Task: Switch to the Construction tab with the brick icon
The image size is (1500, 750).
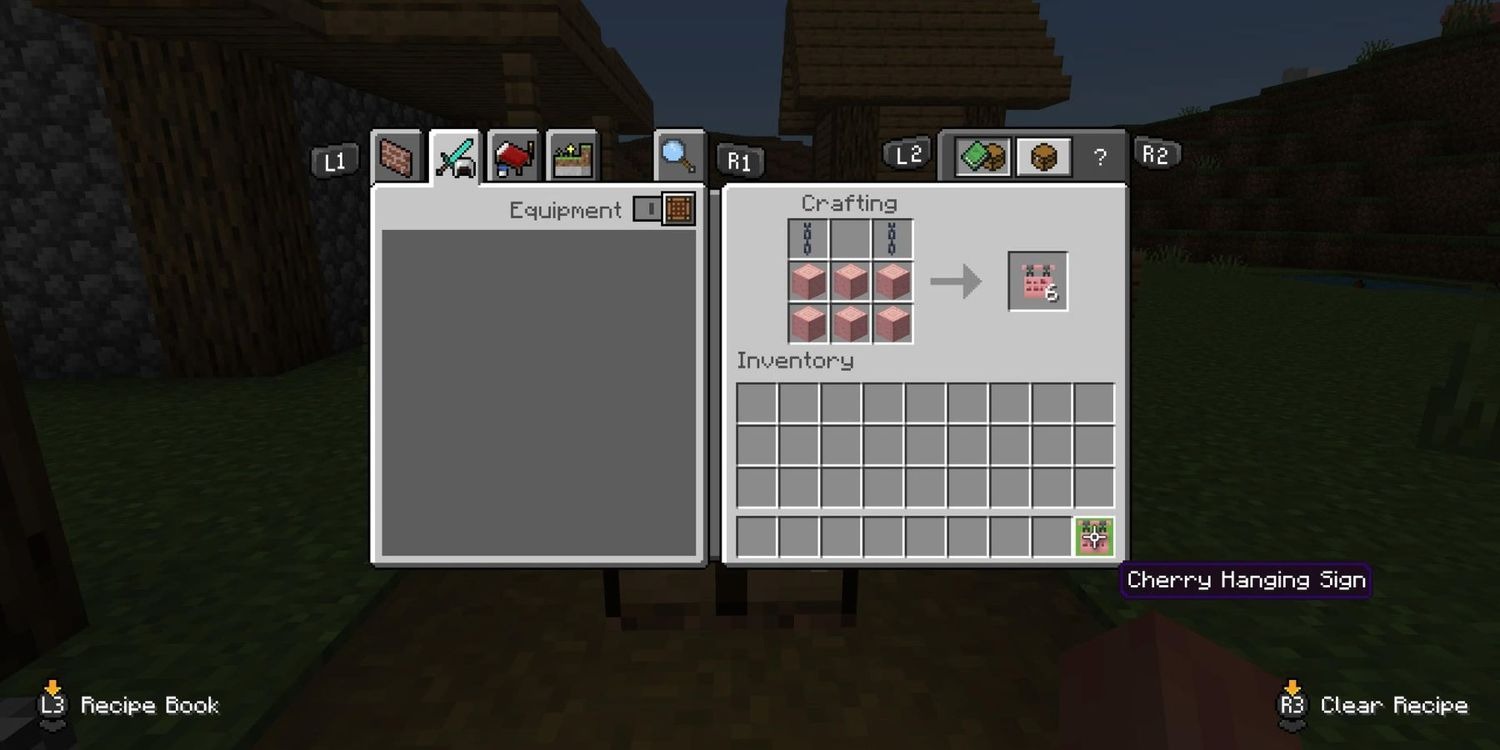Action: click(x=397, y=155)
